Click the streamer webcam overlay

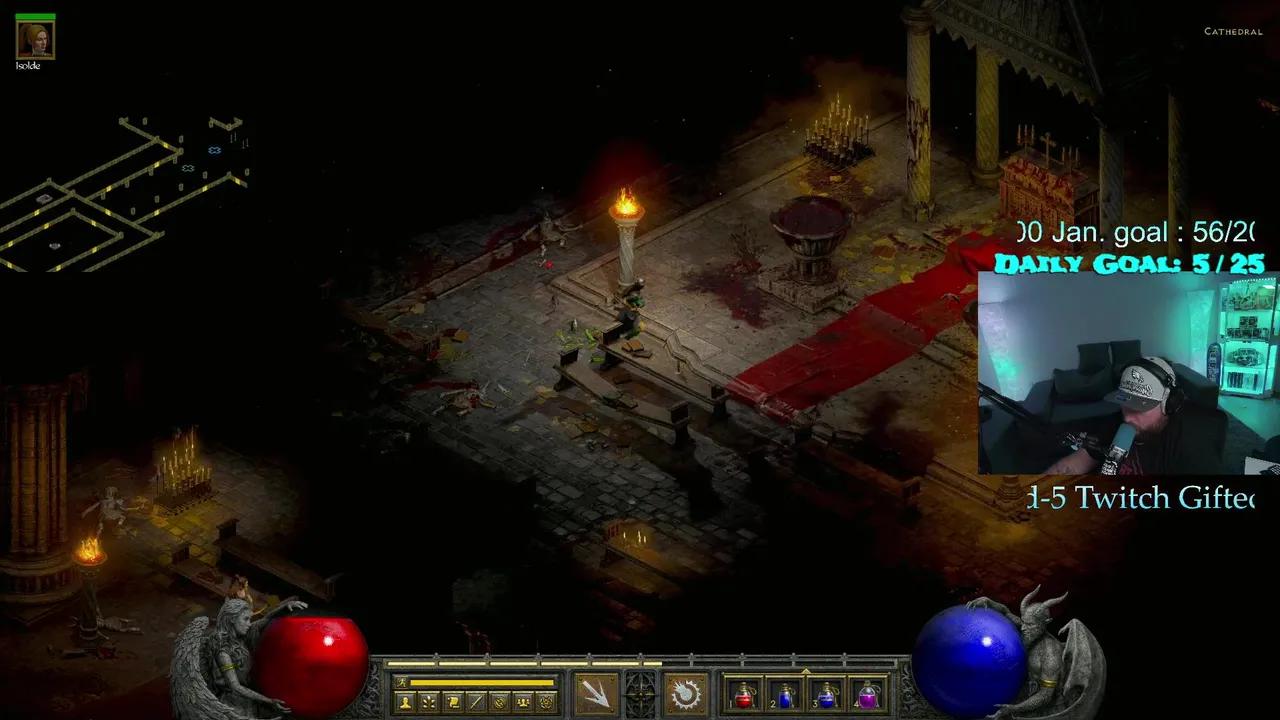pyautogui.click(x=1128, y=373)
